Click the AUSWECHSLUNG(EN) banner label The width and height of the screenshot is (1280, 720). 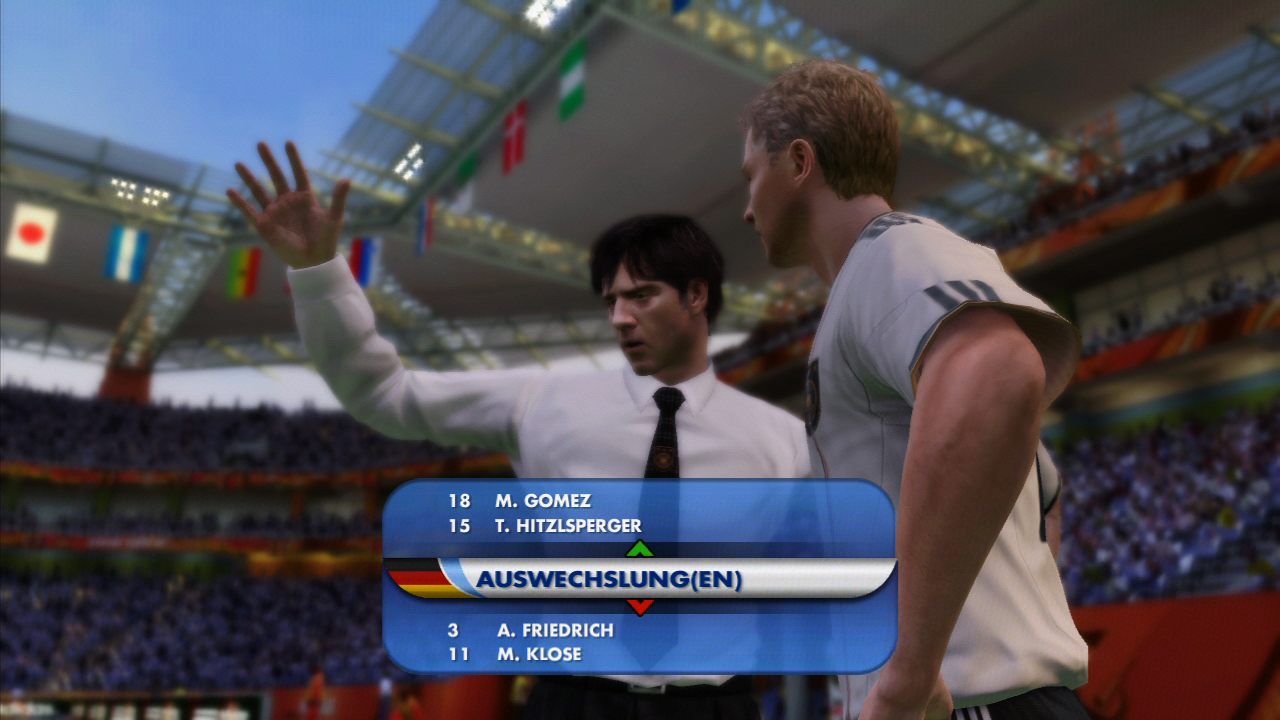(614, 579)
